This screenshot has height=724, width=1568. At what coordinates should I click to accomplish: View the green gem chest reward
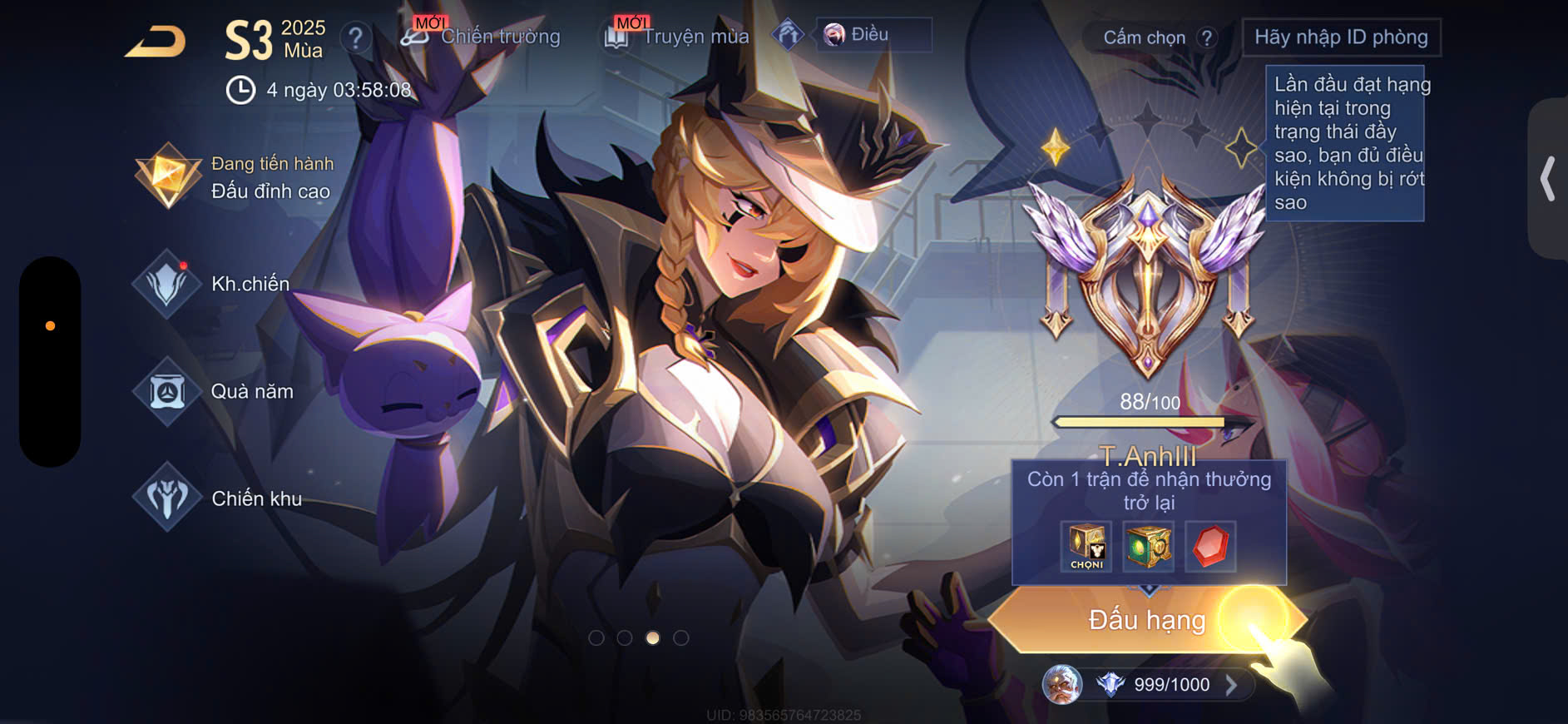(x=1148, y=546)
